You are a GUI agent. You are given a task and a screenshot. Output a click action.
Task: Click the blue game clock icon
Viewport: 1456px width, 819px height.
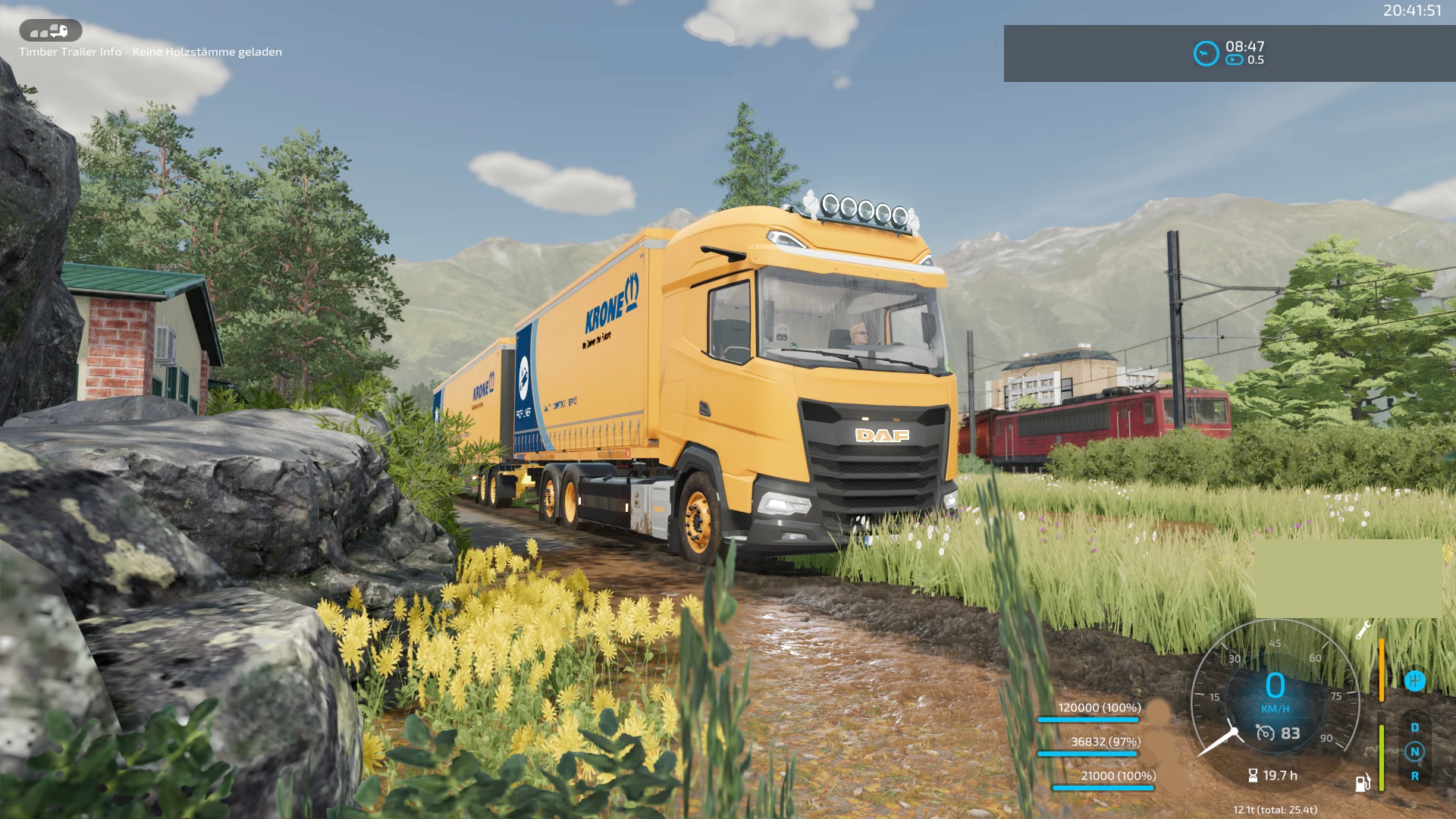1206,53
